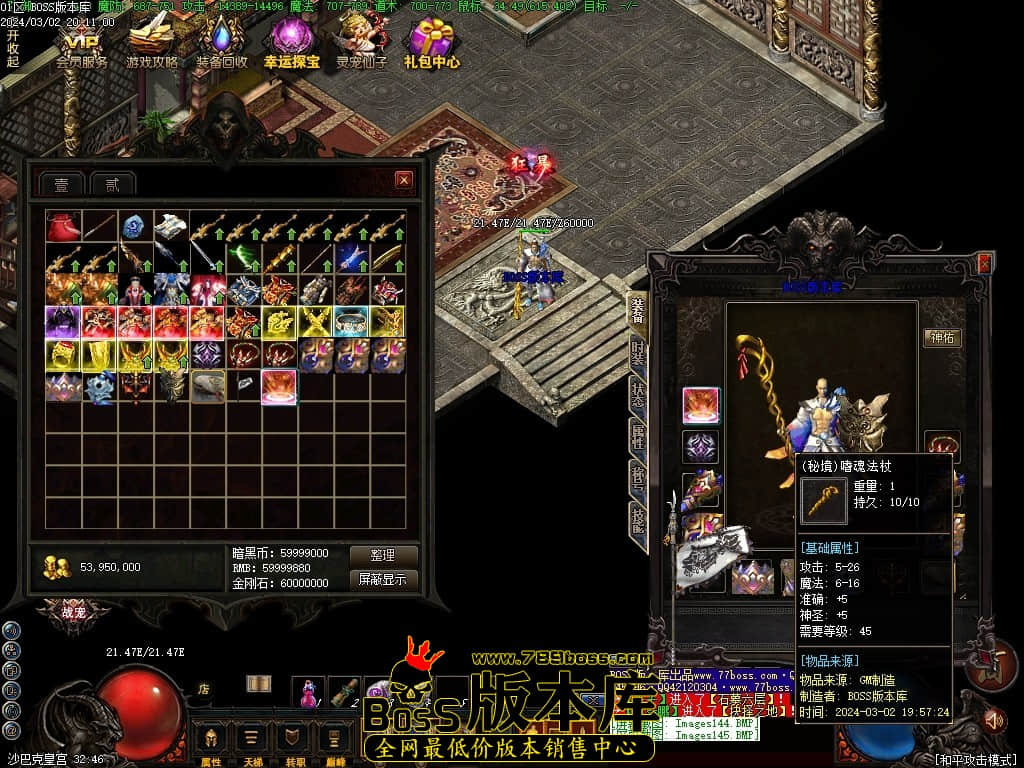Close the inventory bag window
The height and width of the screenshot is (768, 1024).
(403, 180)
